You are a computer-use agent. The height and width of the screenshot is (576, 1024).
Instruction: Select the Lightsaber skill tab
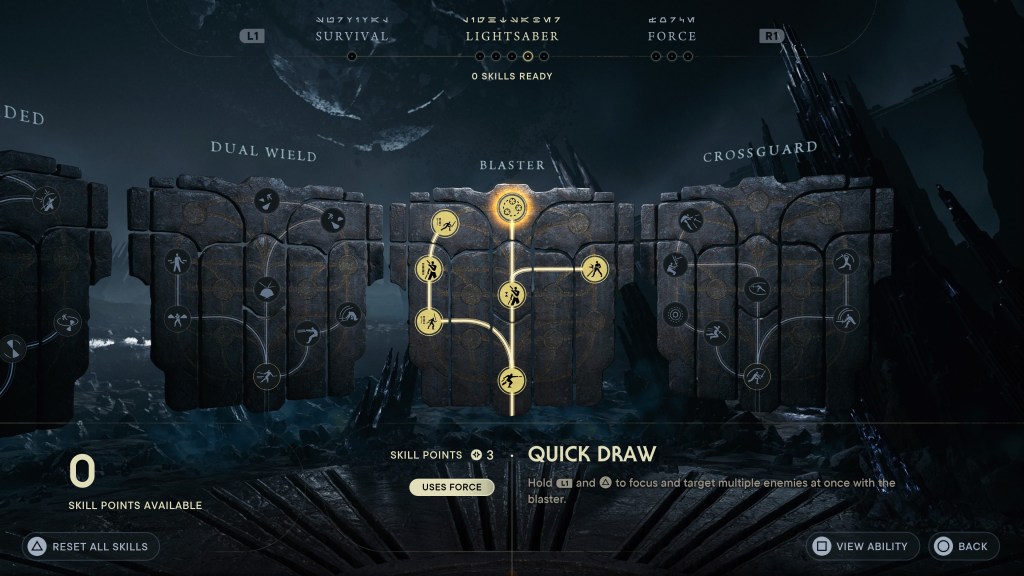click(512, 36)
